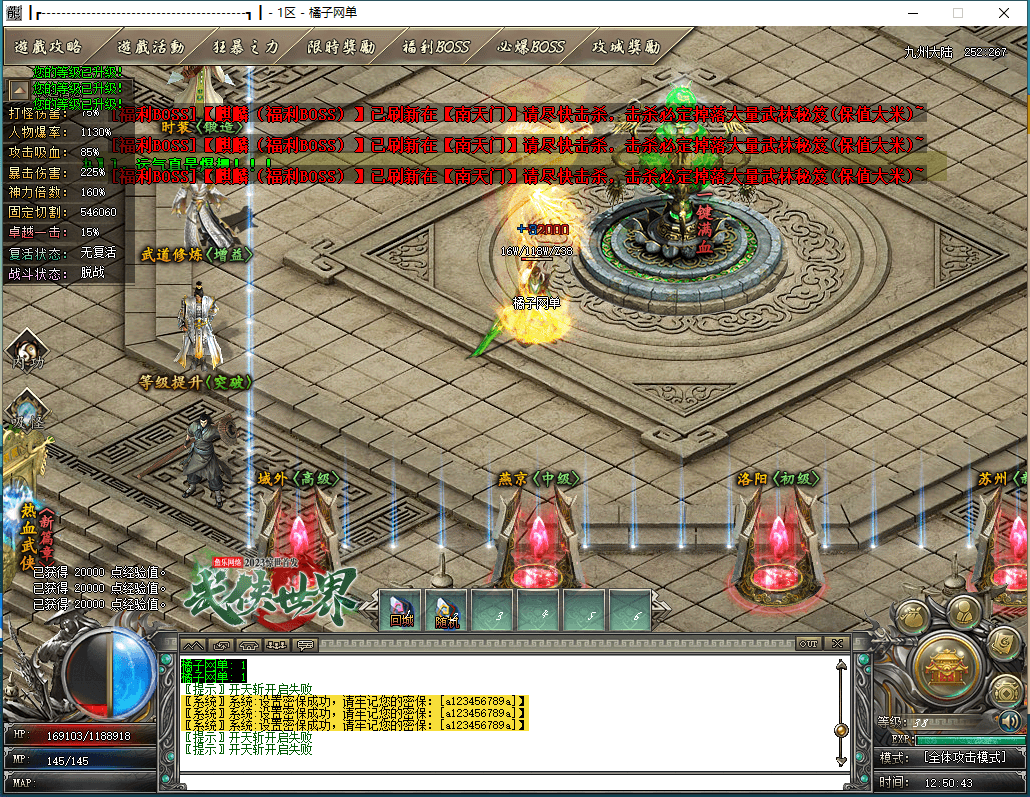Open the 限時獎勵 timed rewards menu
The width and height of the screenshot is (1030, 797).
click(341, 47)
